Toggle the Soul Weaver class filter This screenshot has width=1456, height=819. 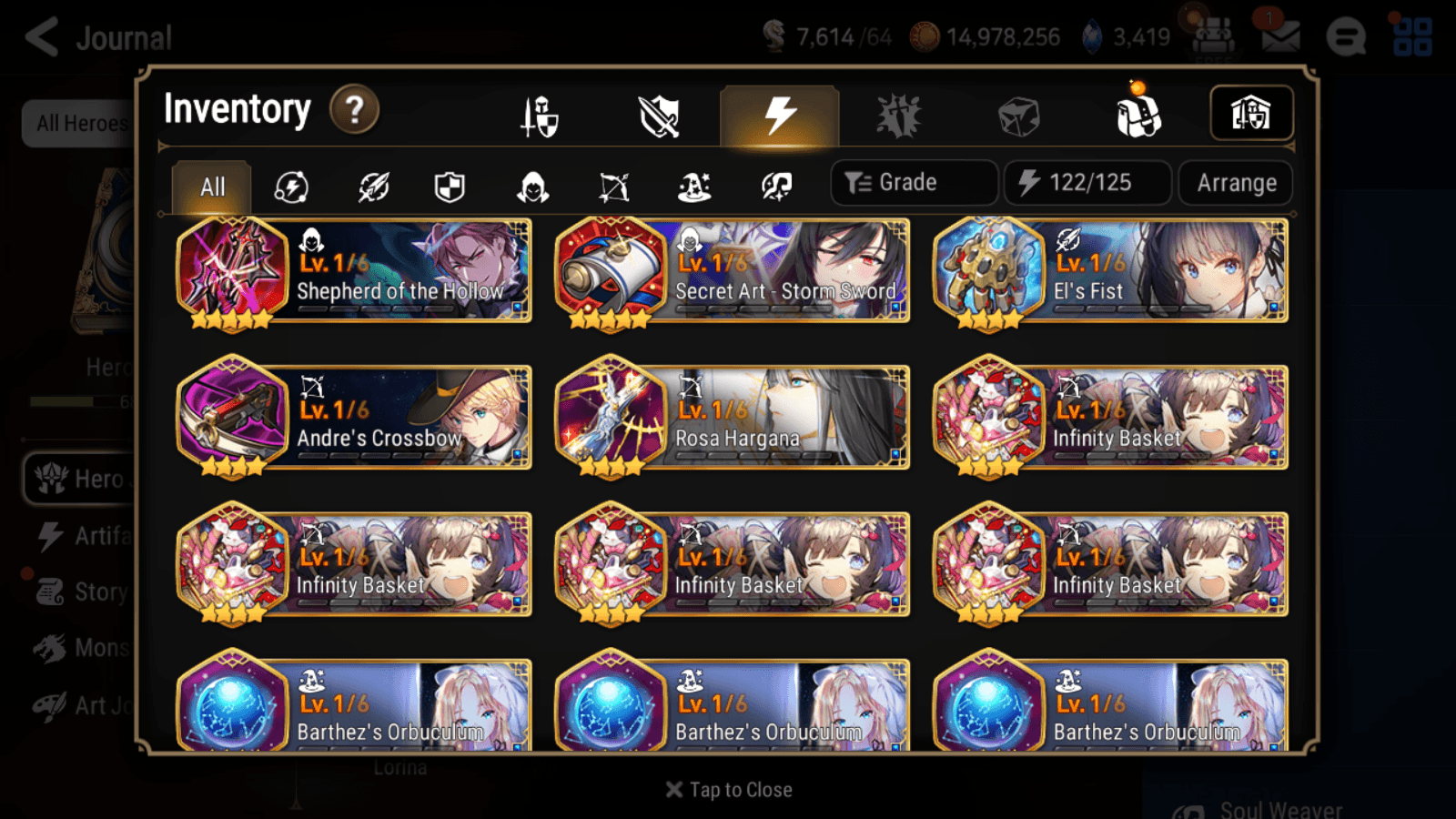coord(774,187)
